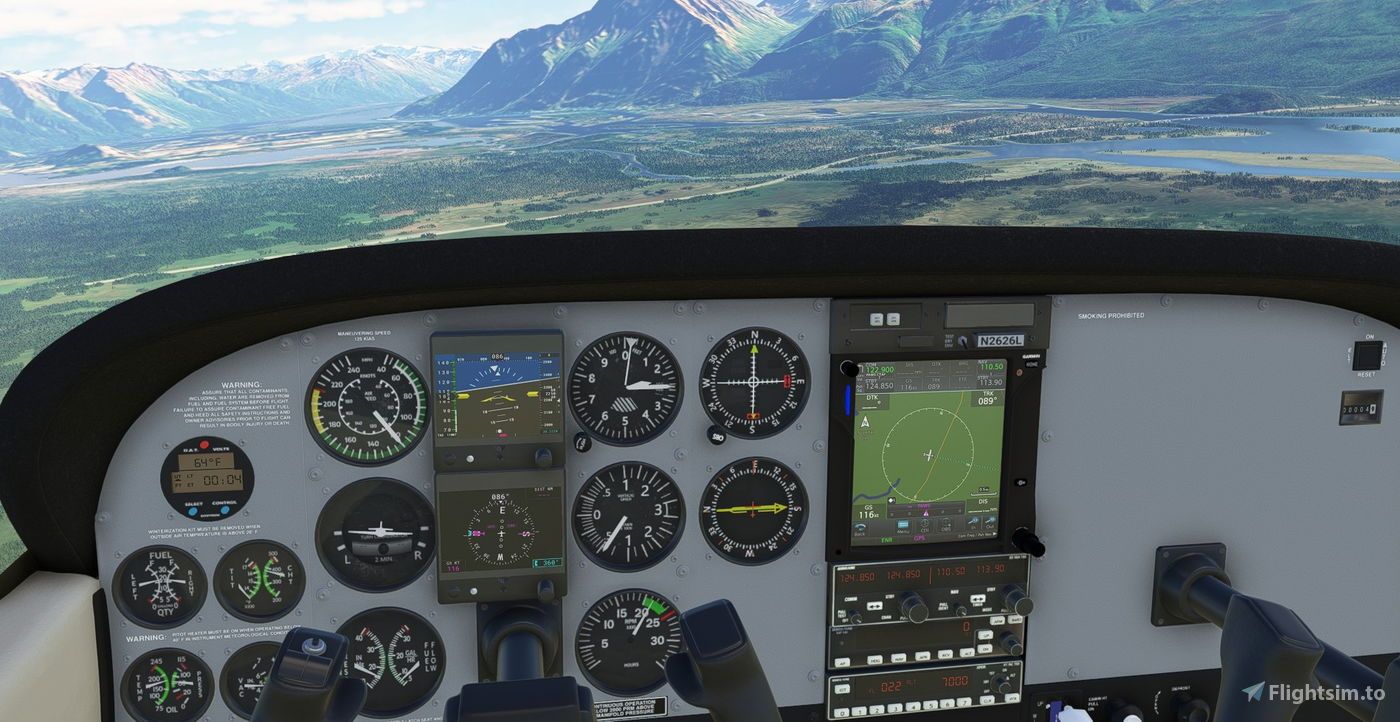Zoom out the GPS map with Out
The image size is (1400, 722).
click(990, 523)
